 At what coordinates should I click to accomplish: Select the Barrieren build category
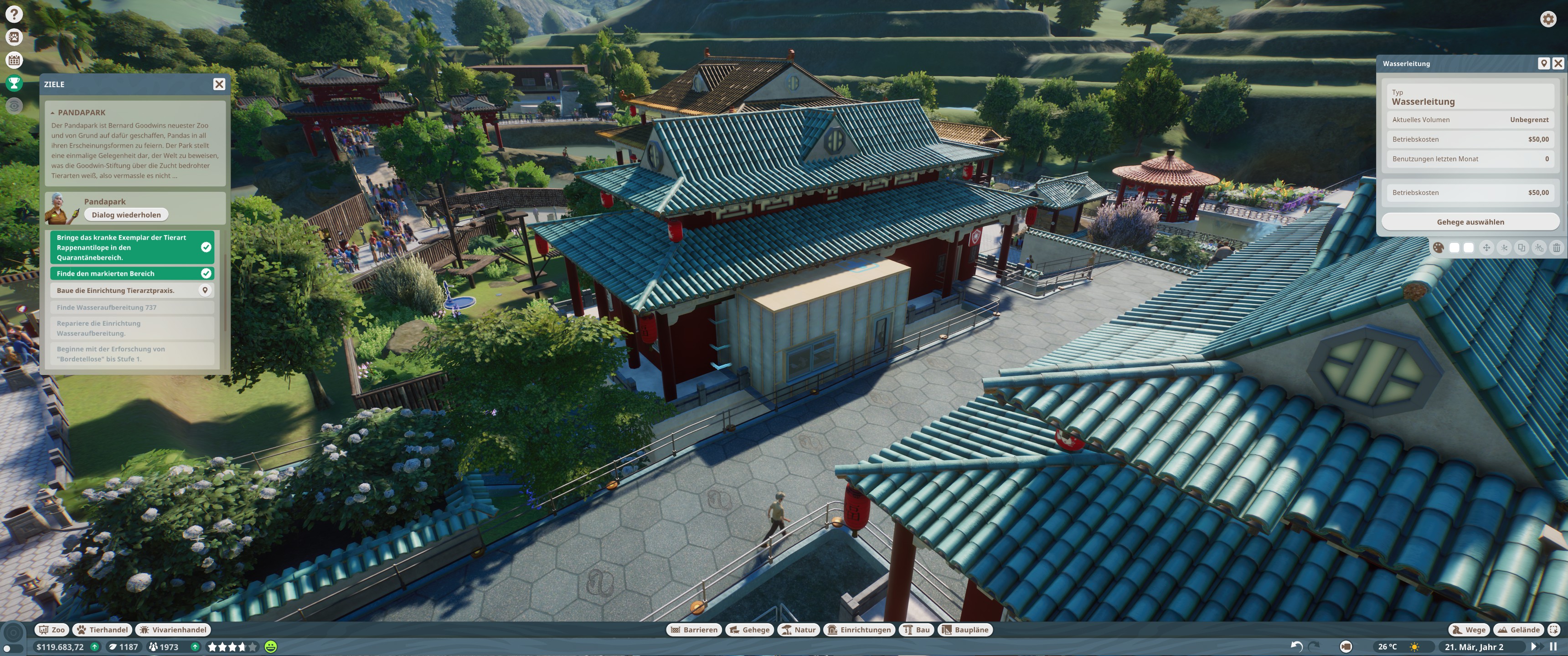pos(694,630)
